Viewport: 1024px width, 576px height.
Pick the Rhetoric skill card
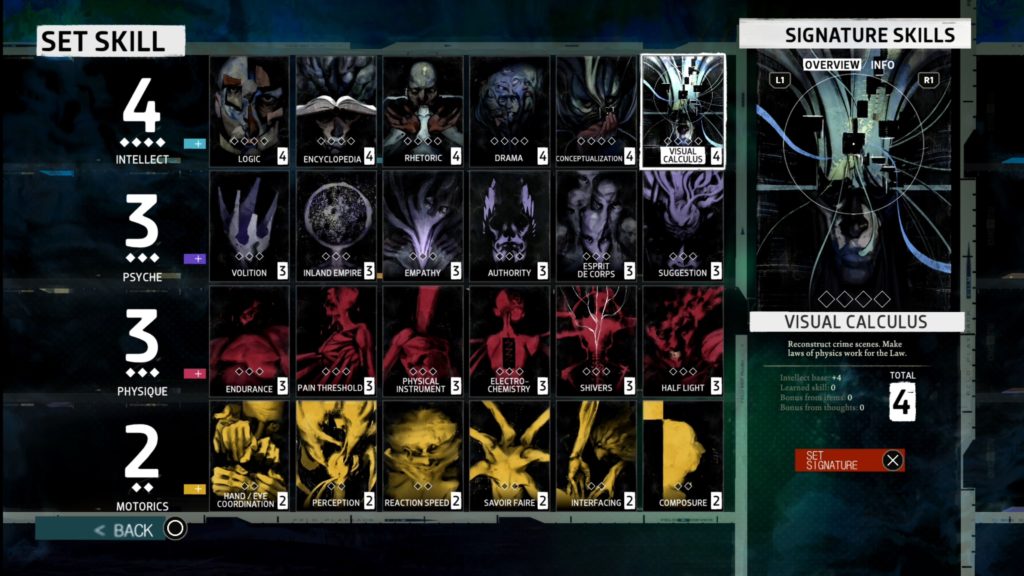click(x=422, y=110)
